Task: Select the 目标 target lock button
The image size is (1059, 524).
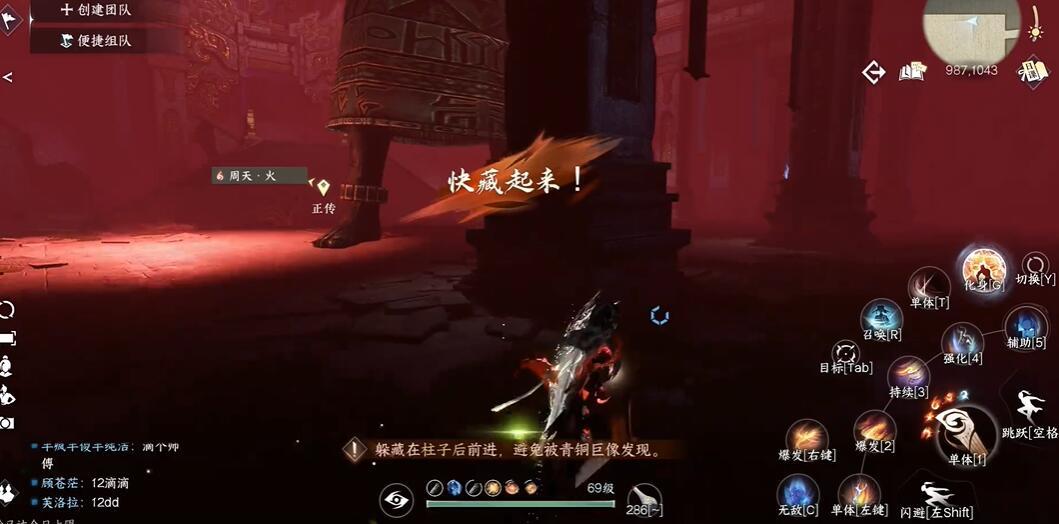Action: click(846, 353)
